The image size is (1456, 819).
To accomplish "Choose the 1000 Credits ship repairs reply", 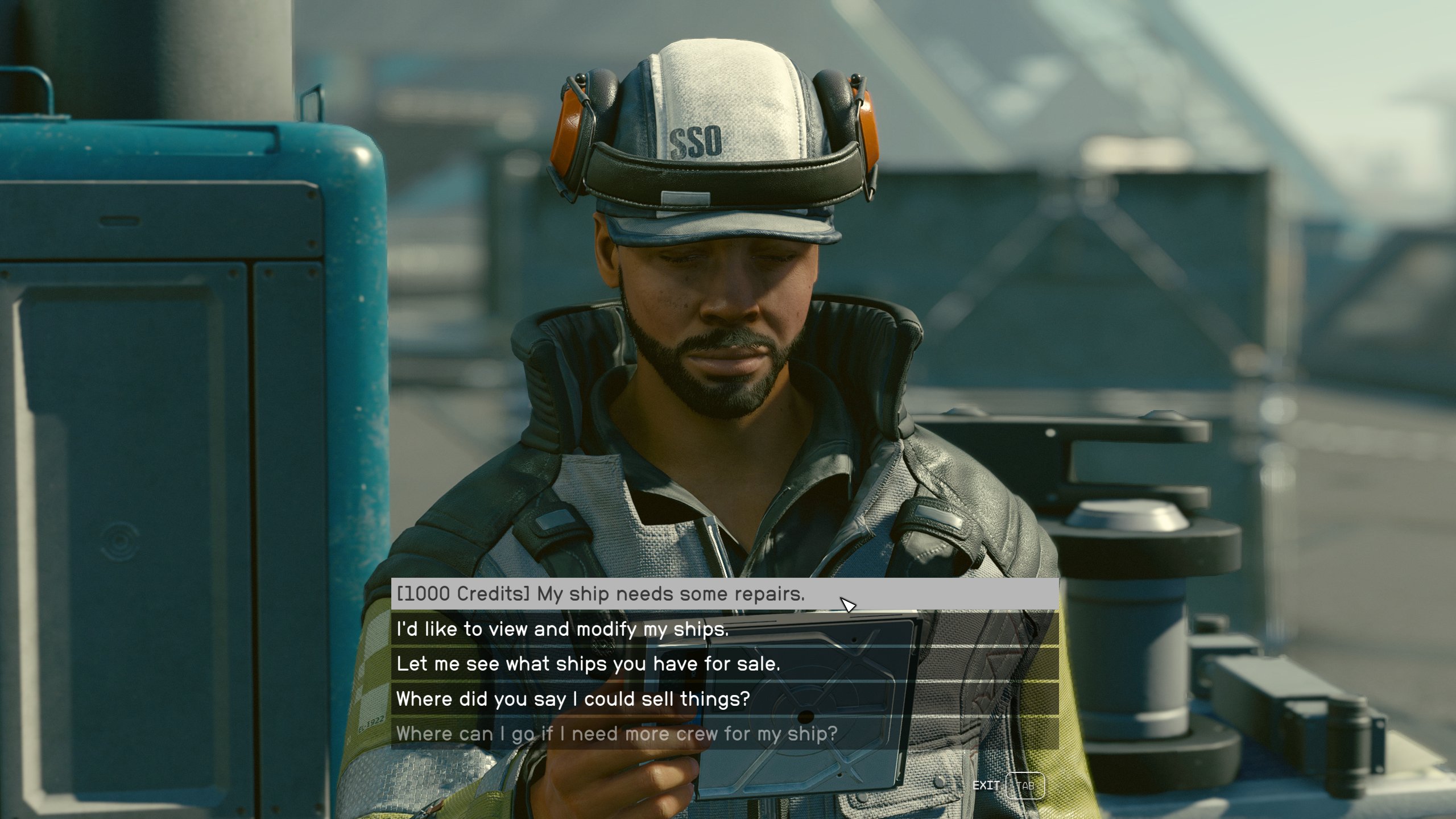I will 601,594.
